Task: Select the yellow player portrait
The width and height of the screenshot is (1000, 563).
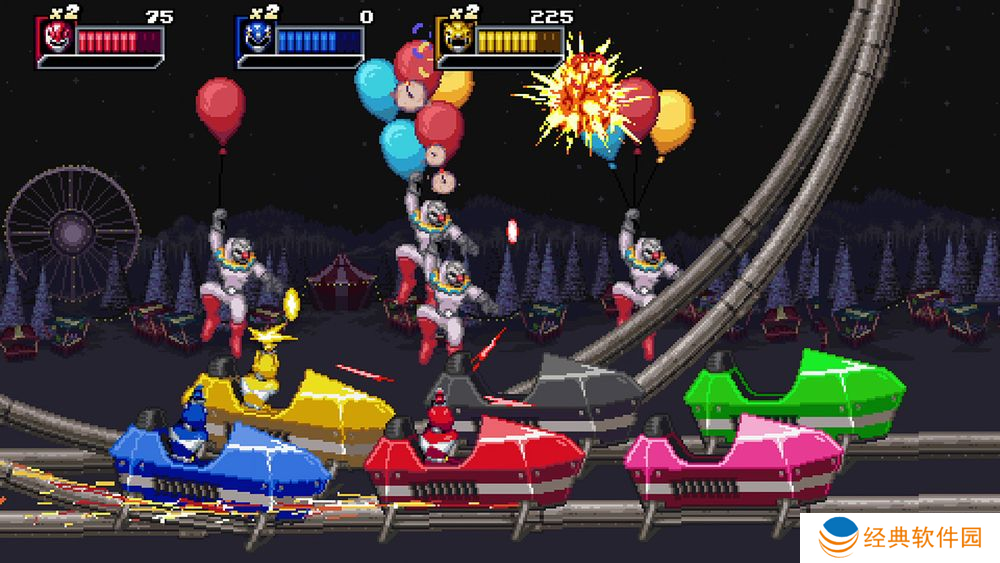Action: tap(455, 39)
